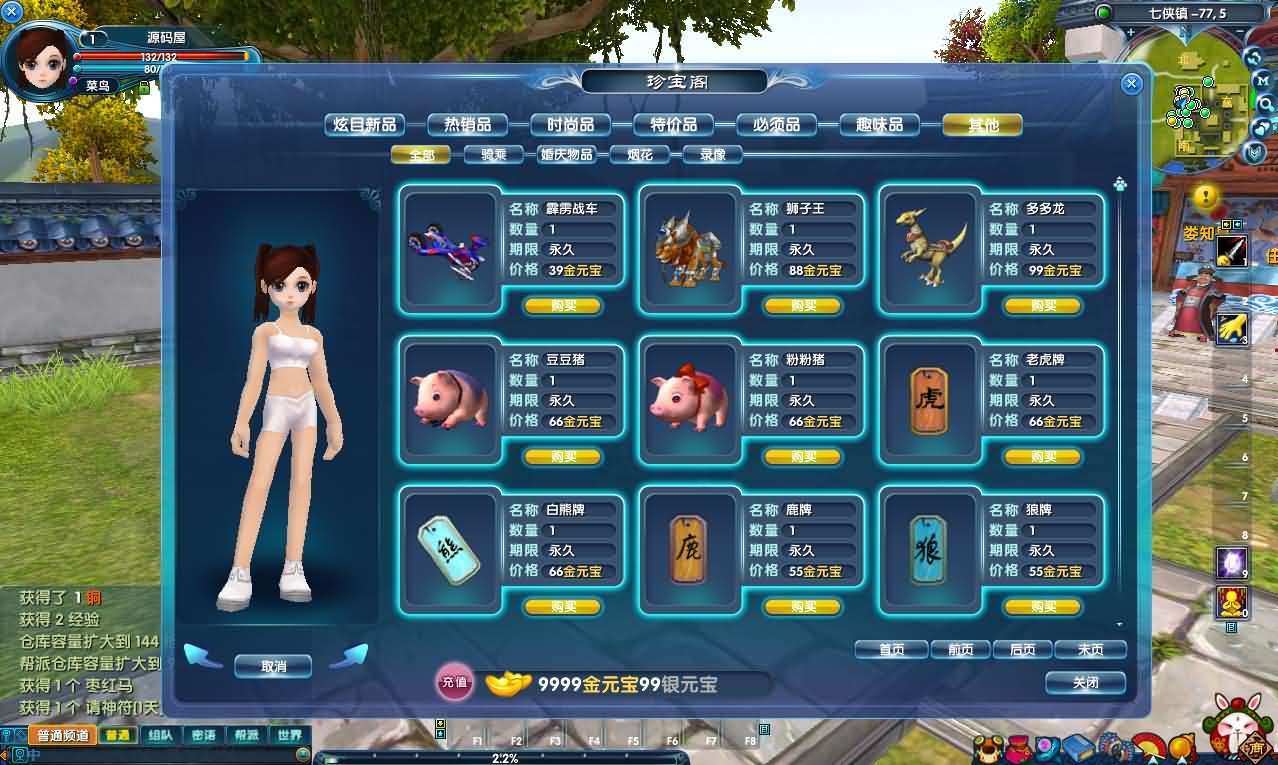The width and height of the screenshot is (1278, 765).
Task: Jump to the last page with 末页
Action: pyautogui.click(x=1090, y=650)
